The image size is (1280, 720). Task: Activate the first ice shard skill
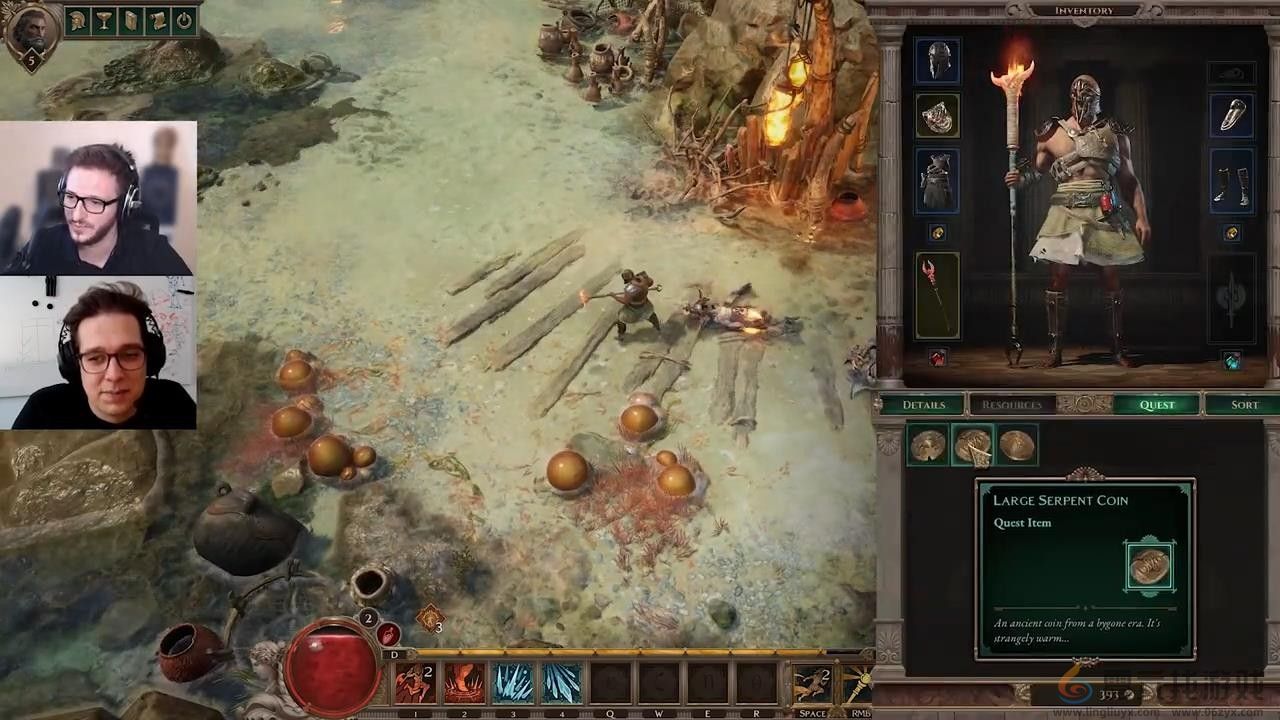pyautogui.click(x=513, y=684)
